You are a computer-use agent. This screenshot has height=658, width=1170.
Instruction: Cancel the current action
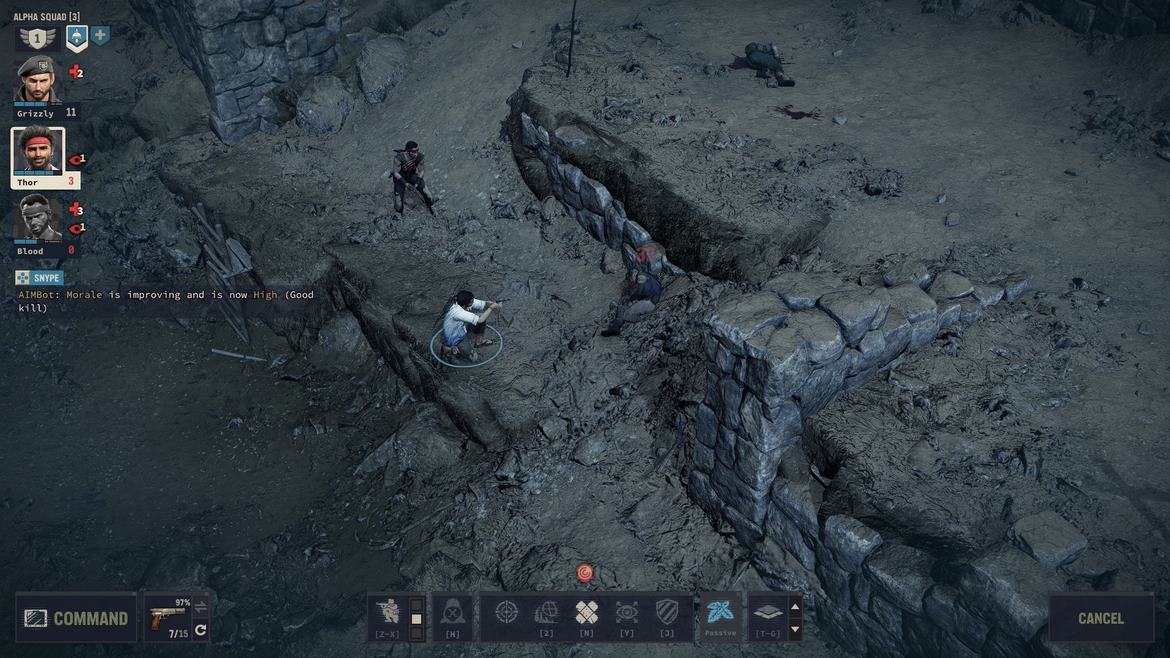[x=1100, y=618]
